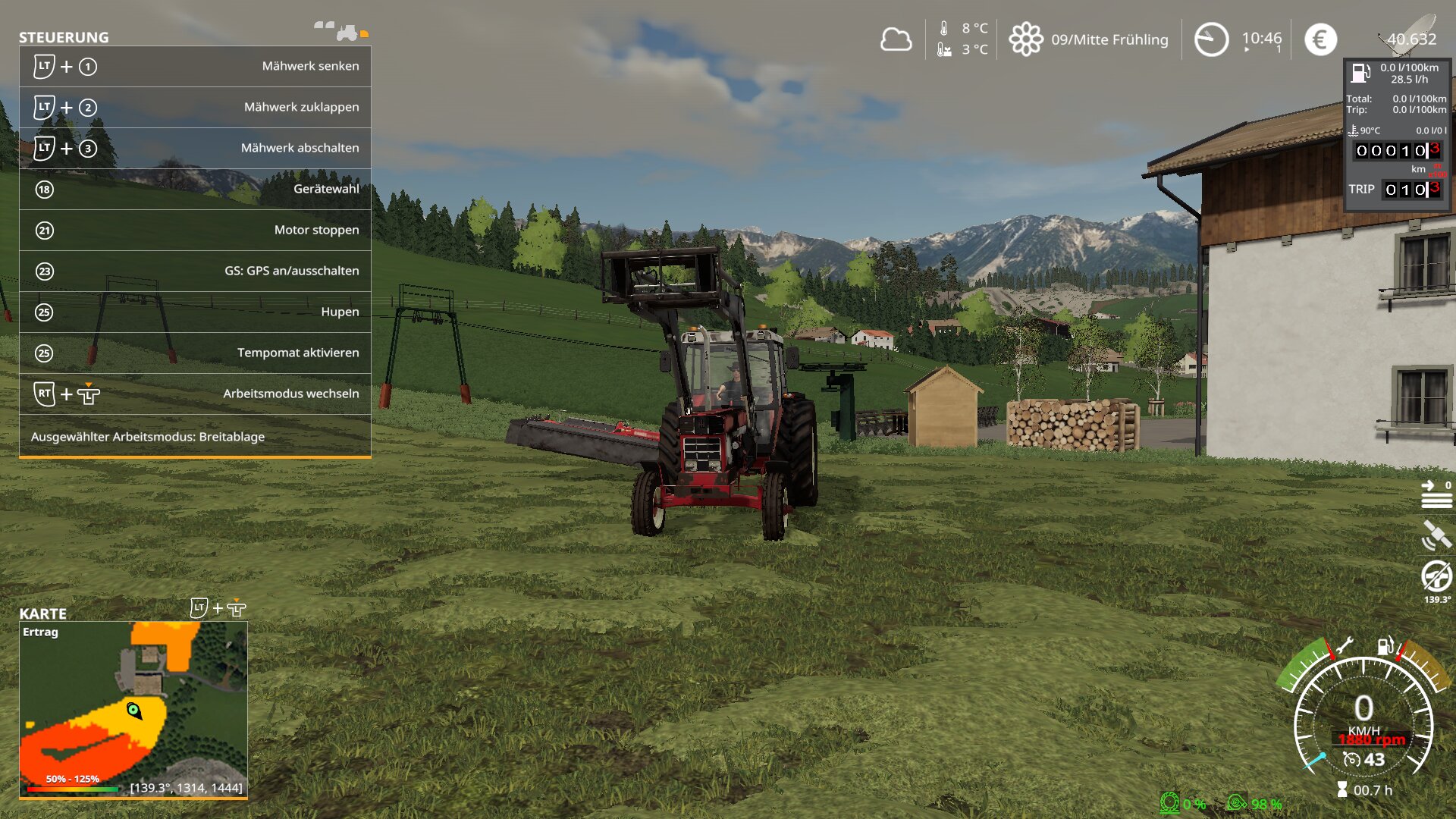This screenshot has width=1456, height=819.
Task: Click the flower season icon
Action: tap(1026, 39)
